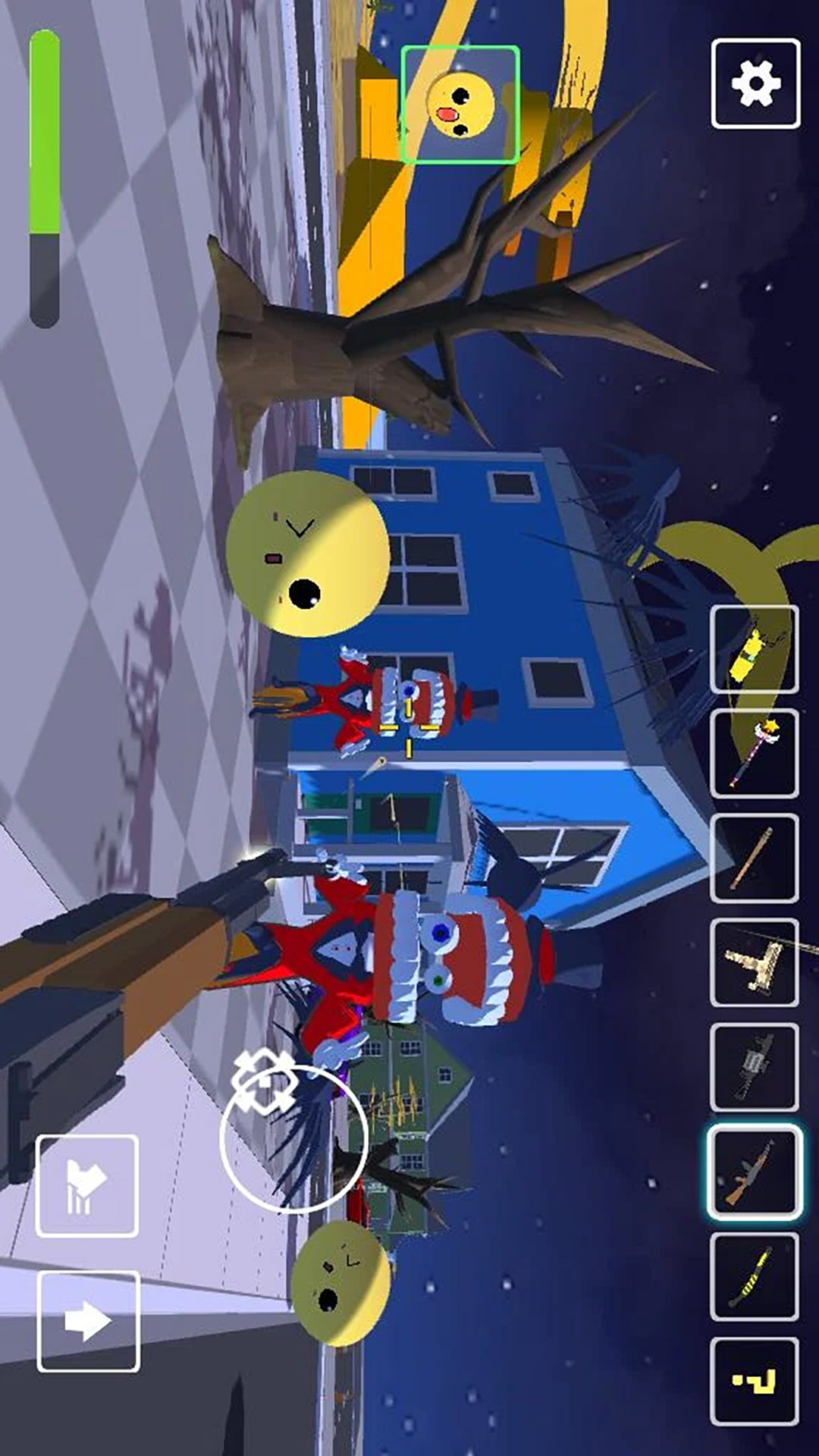Tap the jump button with falling arrow
Image resolution: width=819 pixels, height=1456 pixels.
(x=87, y=1185)
